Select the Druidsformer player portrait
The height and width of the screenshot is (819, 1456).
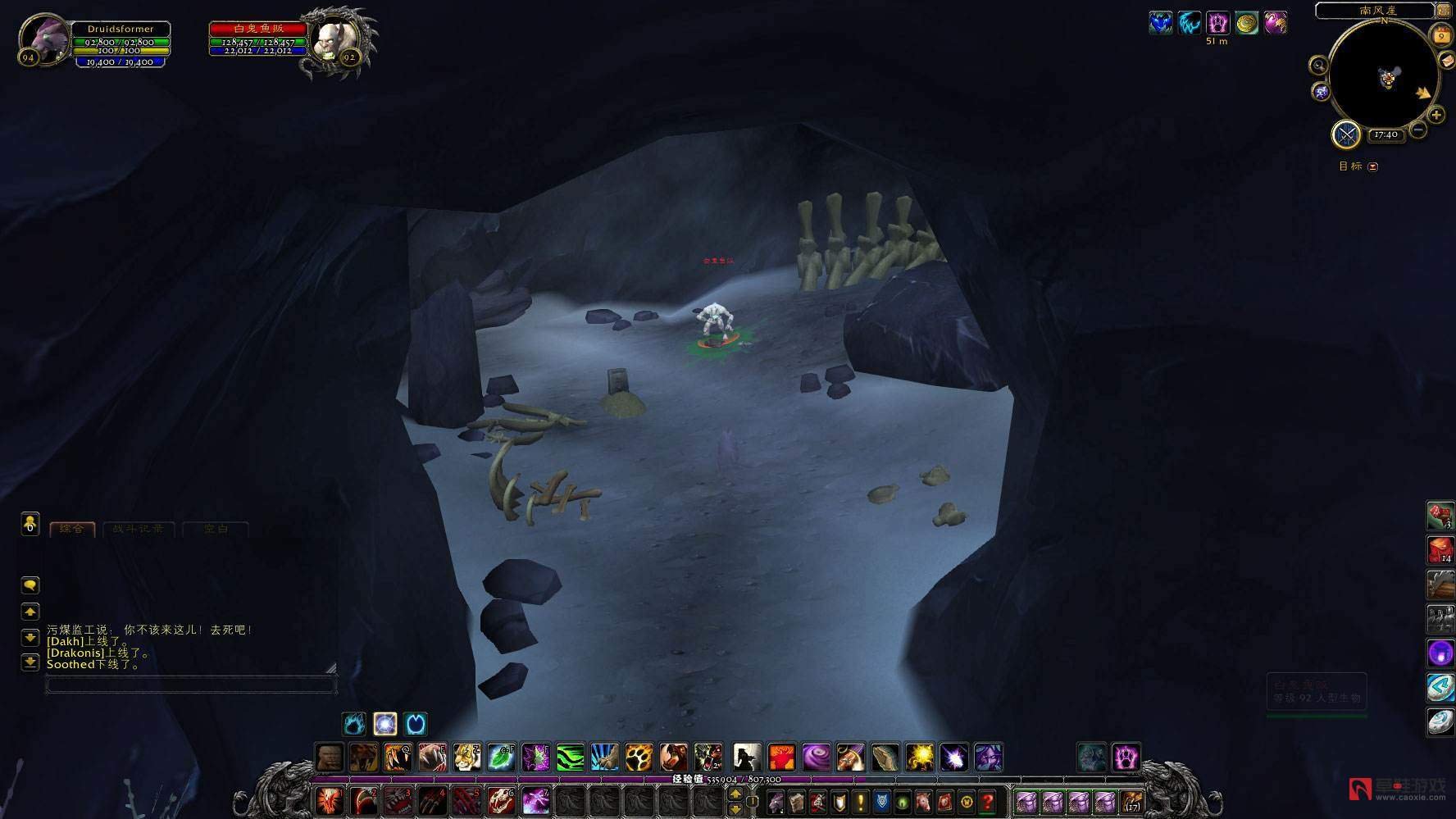[43, 39]
